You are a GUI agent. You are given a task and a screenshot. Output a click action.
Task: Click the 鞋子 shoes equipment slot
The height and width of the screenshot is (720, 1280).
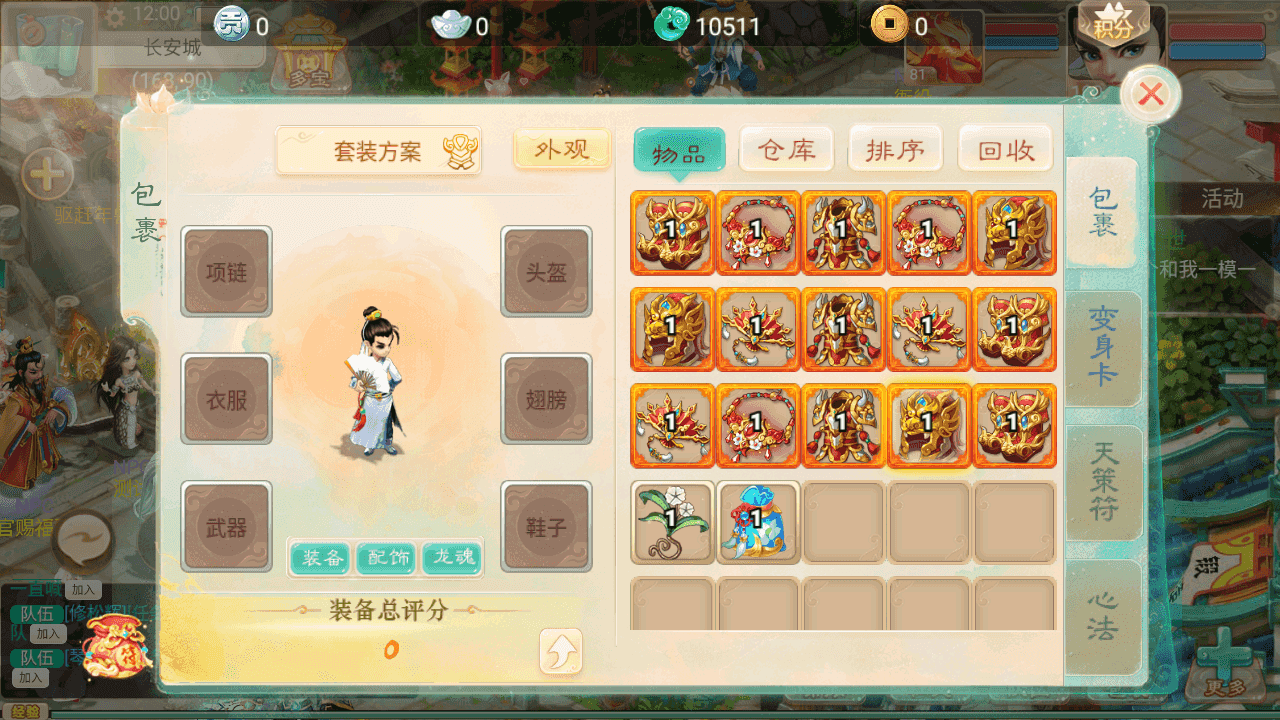point(546,527)
